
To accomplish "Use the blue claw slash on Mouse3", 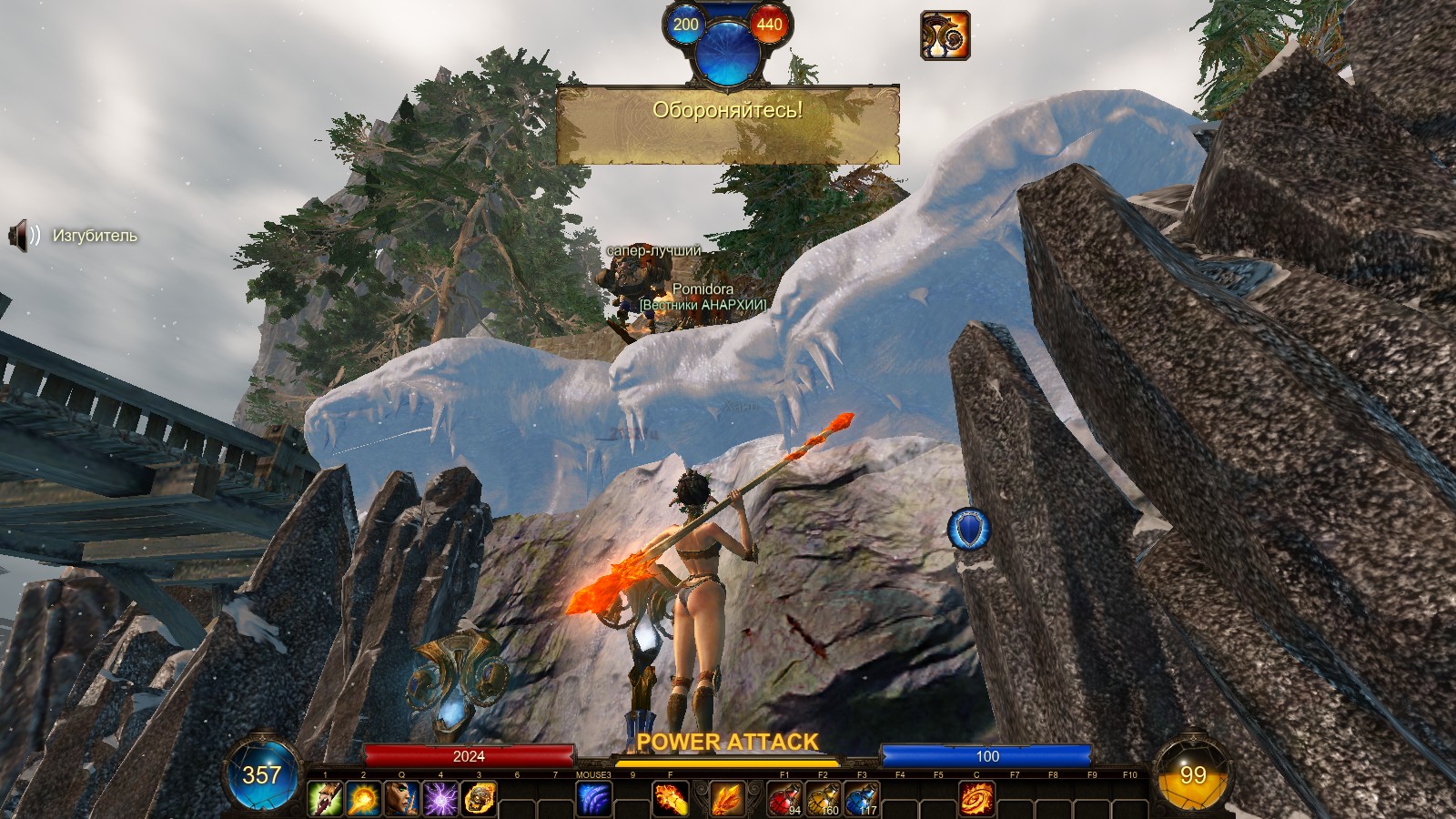I will click(593, 799).
